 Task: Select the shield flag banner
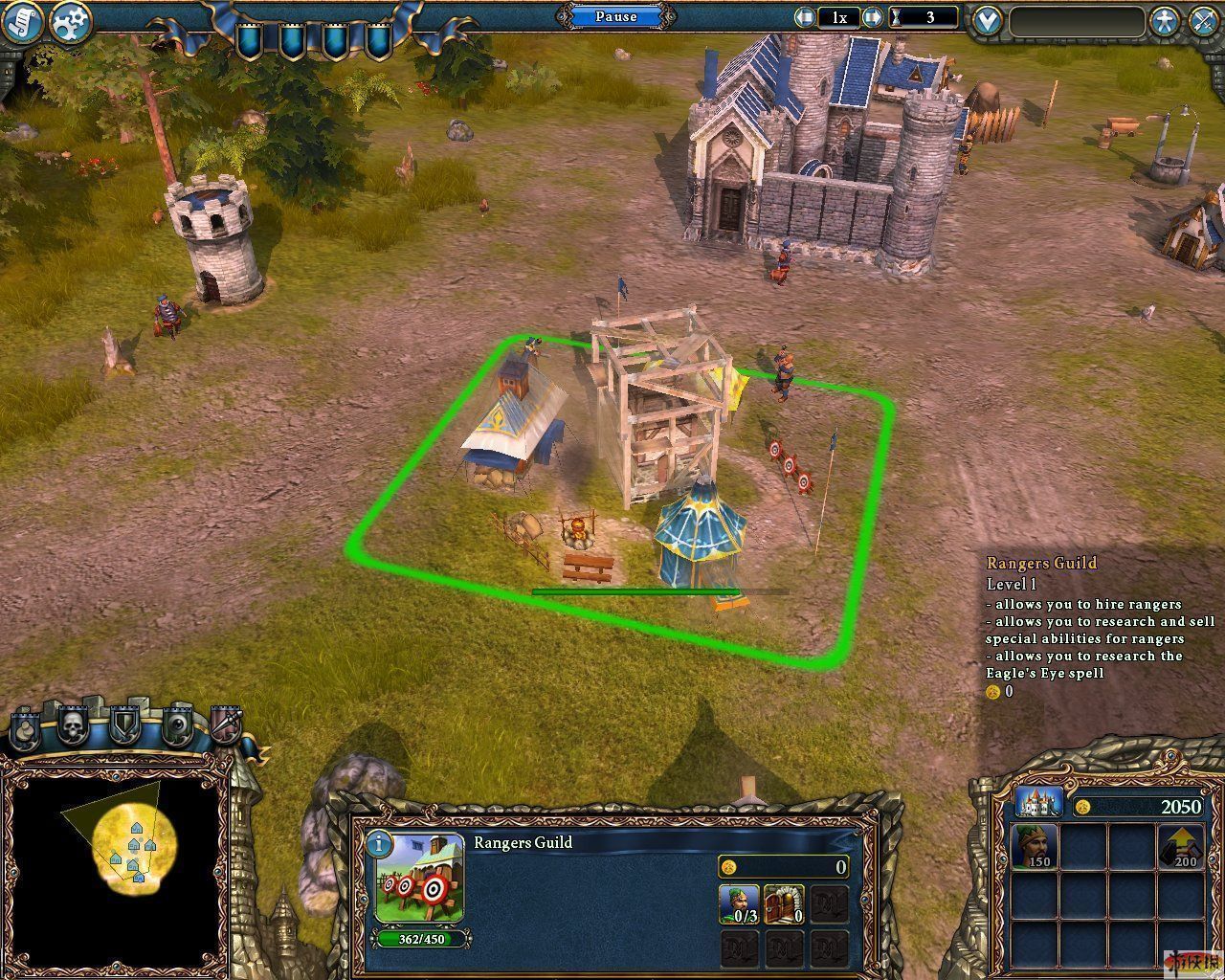coord(125,727)
